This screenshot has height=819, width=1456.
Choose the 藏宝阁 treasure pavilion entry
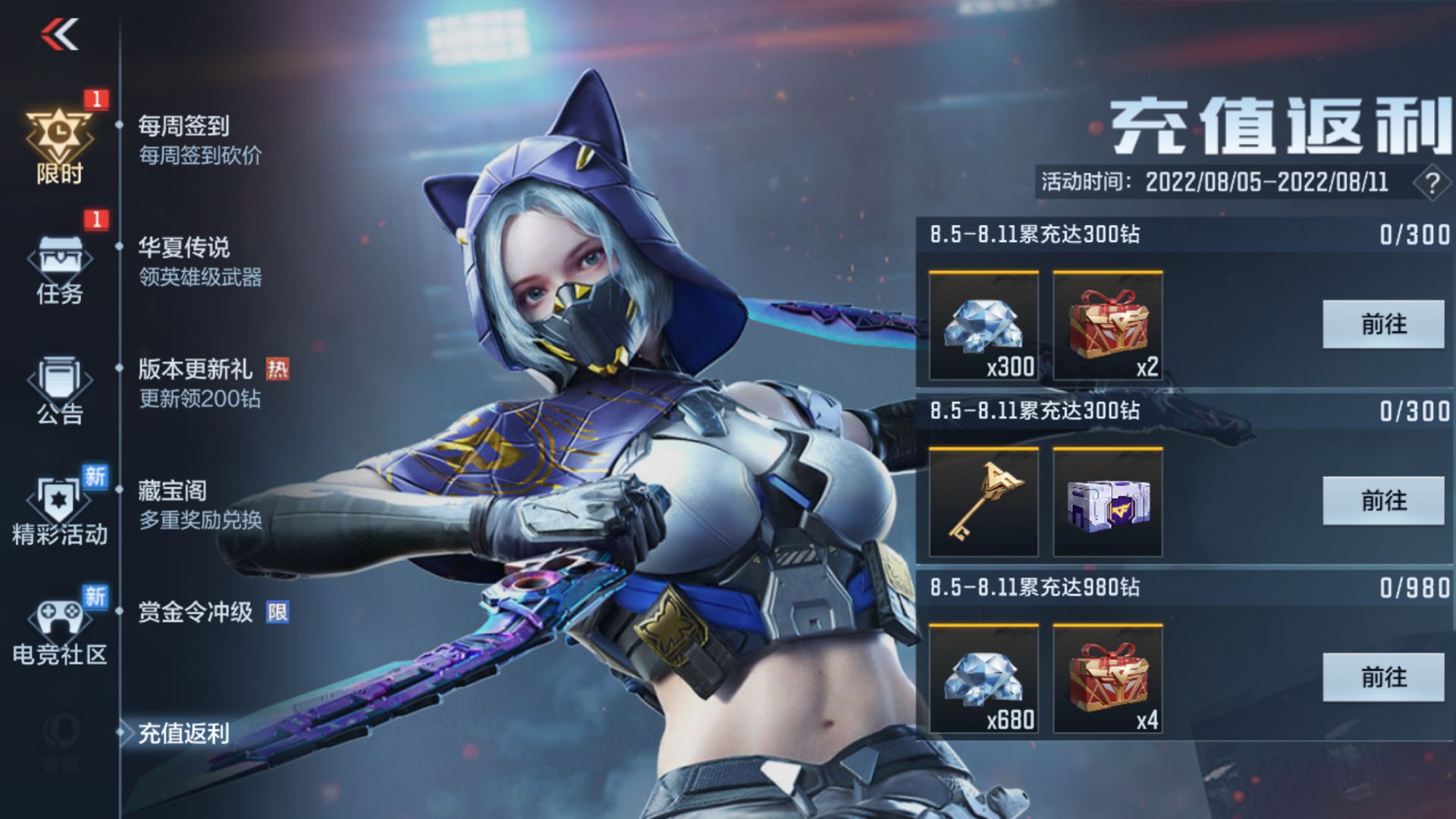click(199, 504)
